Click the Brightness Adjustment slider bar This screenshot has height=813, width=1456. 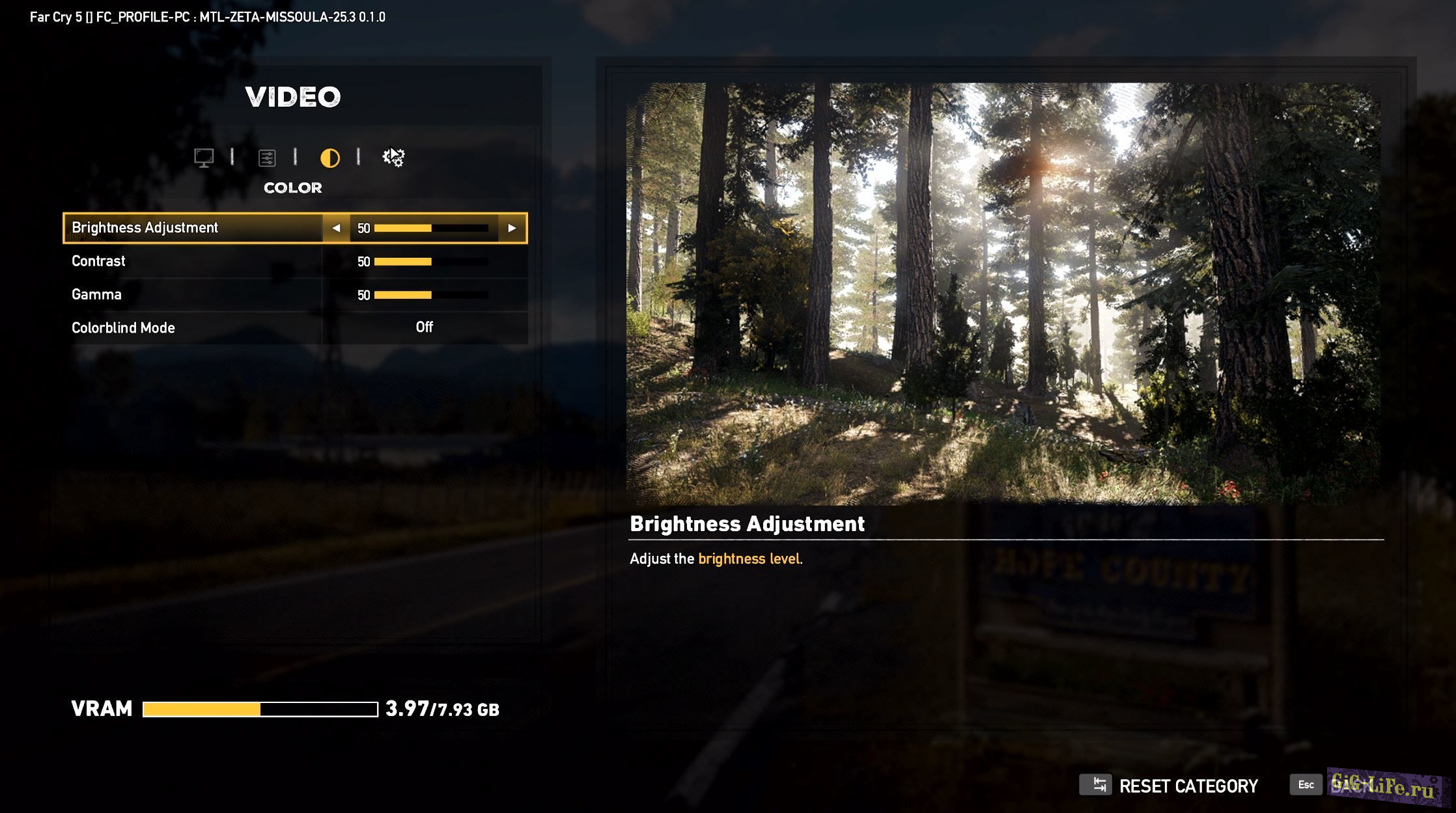(431, 228)
